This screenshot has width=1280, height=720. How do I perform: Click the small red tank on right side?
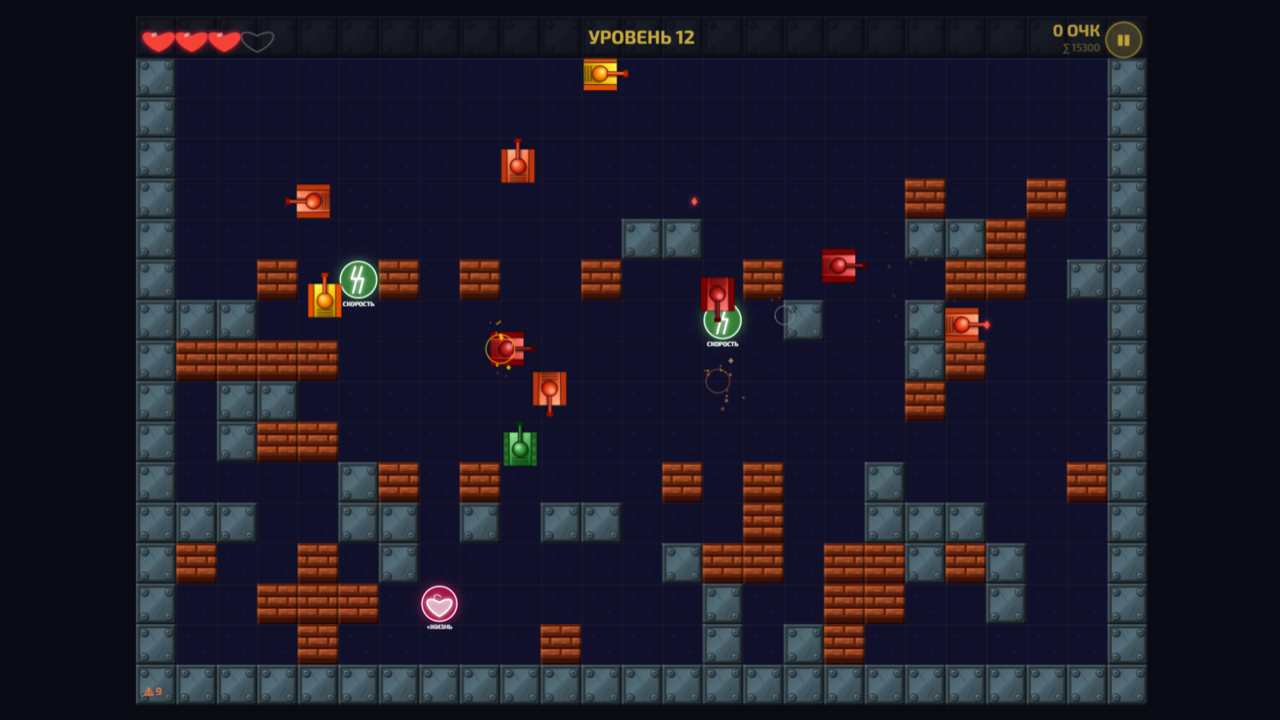[840, 265]
